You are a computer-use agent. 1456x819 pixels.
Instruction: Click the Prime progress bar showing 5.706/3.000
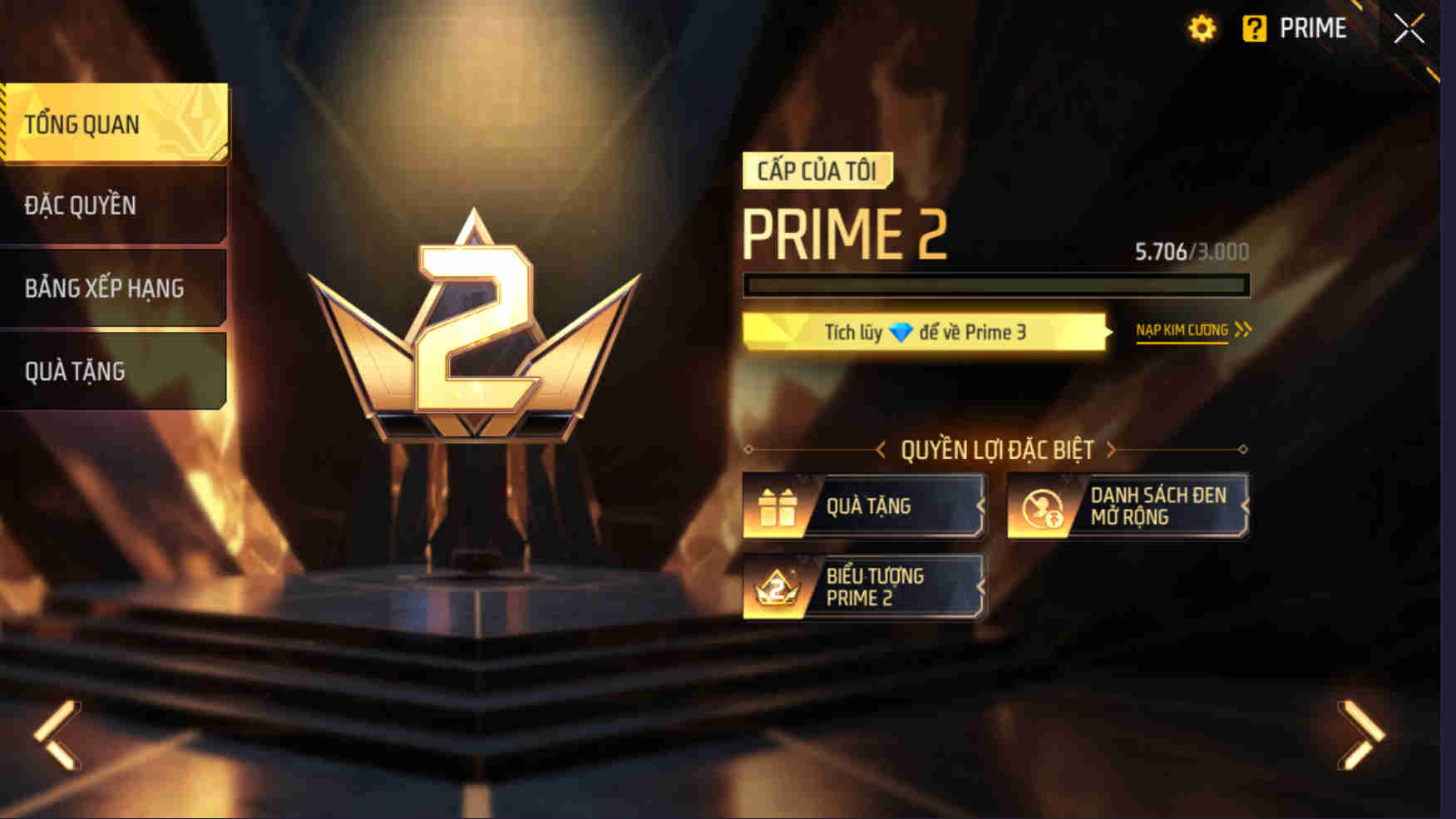(x=997, y=285)
